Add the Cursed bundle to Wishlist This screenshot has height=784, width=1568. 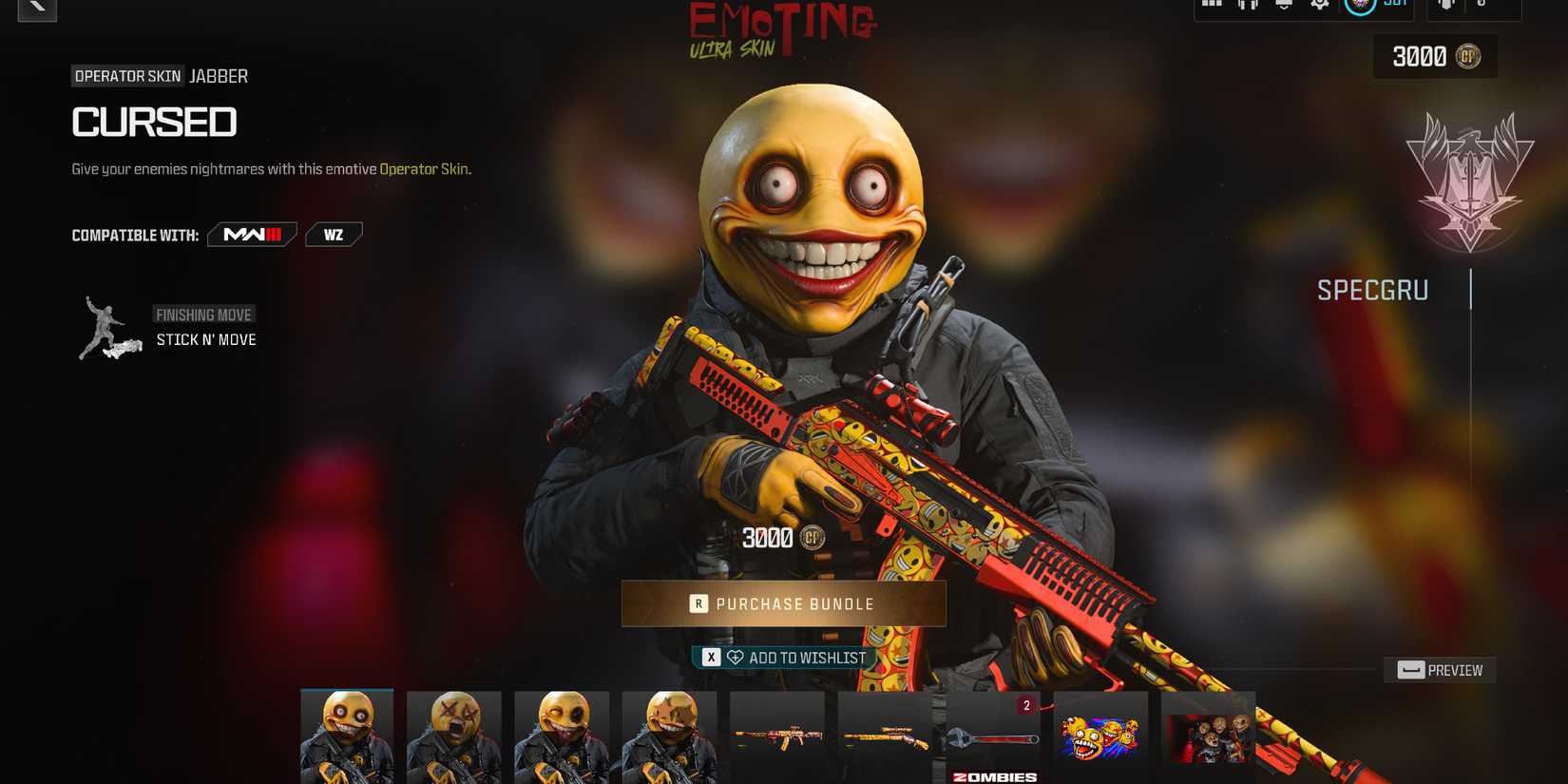pos(782,657)
